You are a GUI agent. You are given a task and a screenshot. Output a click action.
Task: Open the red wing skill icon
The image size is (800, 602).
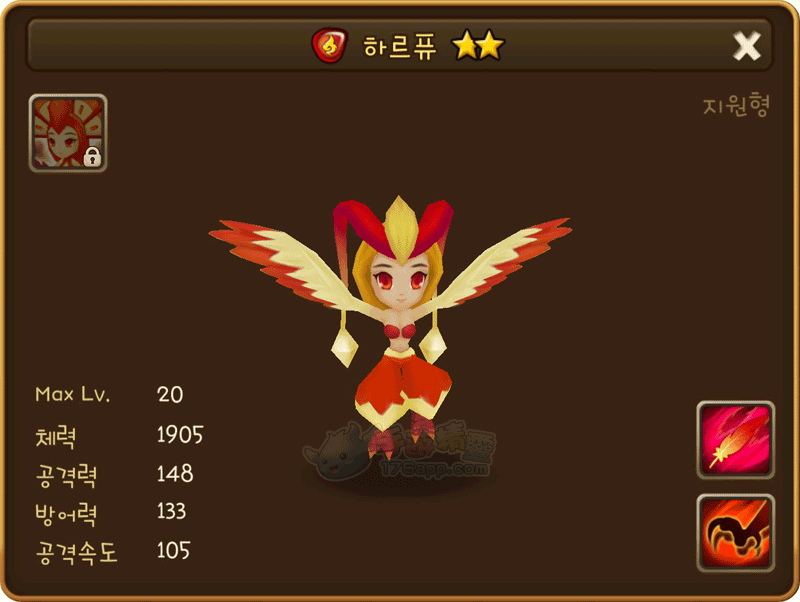pyautogui.click(x=735, y=532)
